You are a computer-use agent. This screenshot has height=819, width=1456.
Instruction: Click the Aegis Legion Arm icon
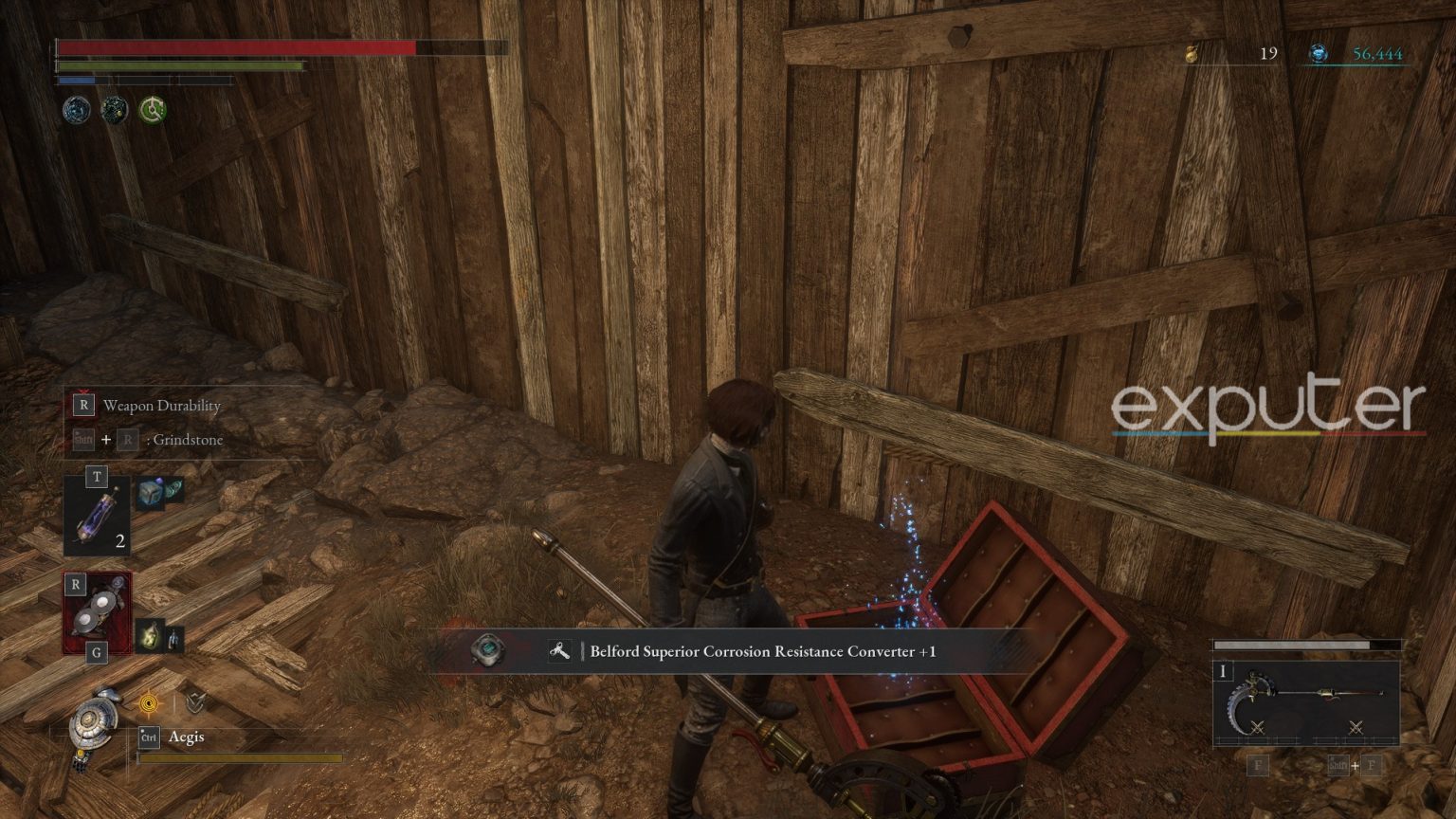[90, 722]
